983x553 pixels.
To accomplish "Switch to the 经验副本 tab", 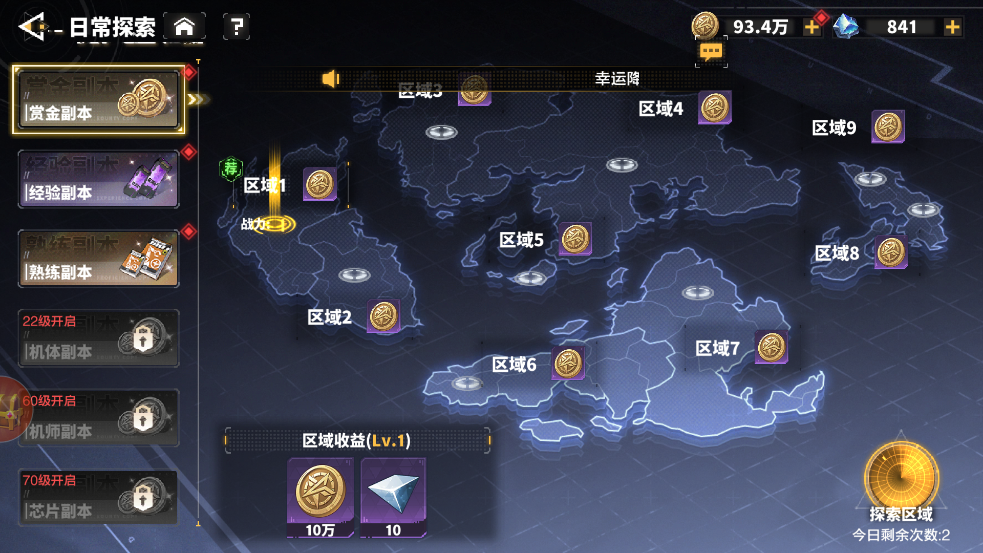I will tap(97, 180).
